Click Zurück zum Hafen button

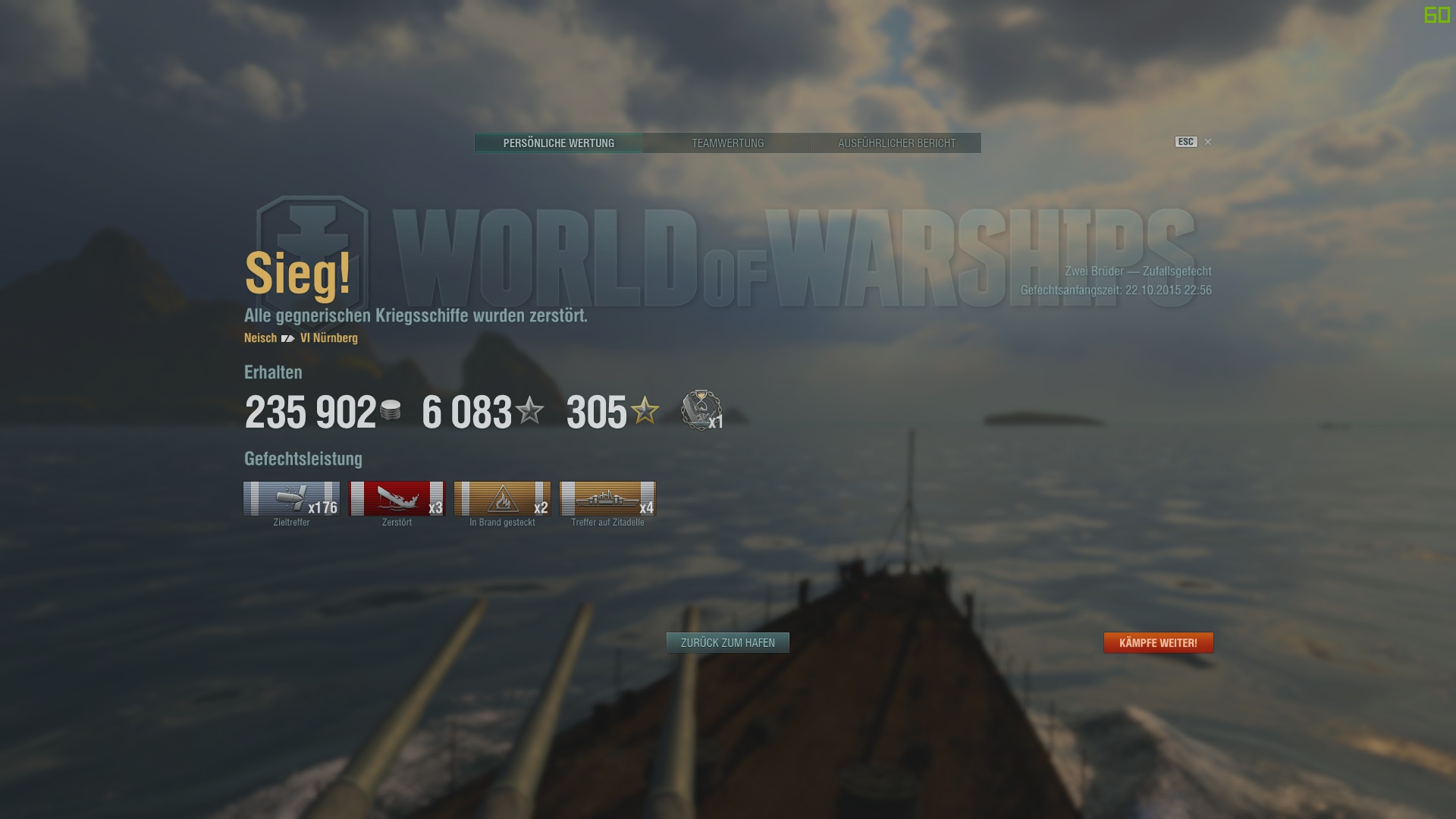[727, 643]
